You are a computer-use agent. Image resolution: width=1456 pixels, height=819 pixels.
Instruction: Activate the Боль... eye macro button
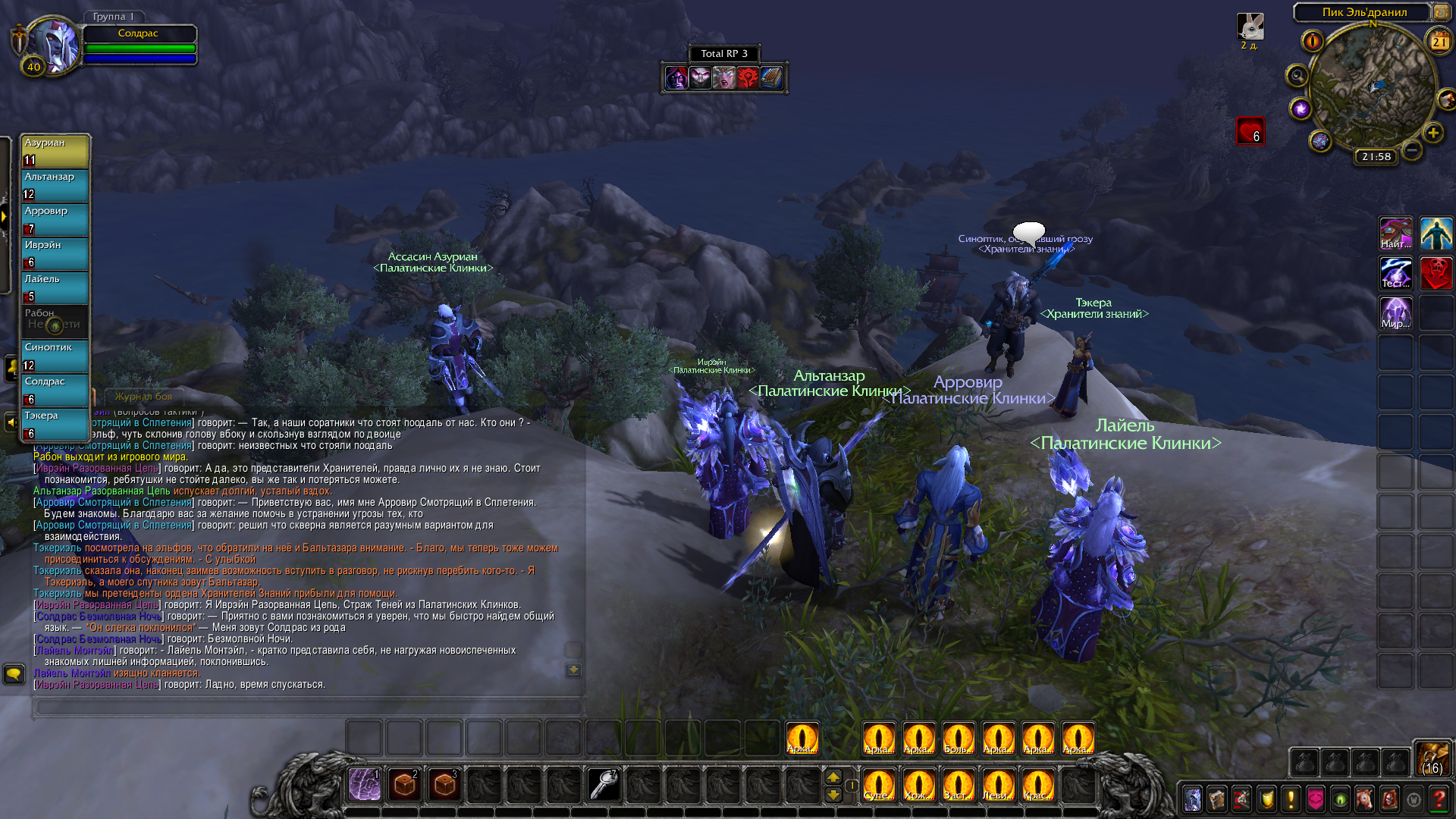958,738
